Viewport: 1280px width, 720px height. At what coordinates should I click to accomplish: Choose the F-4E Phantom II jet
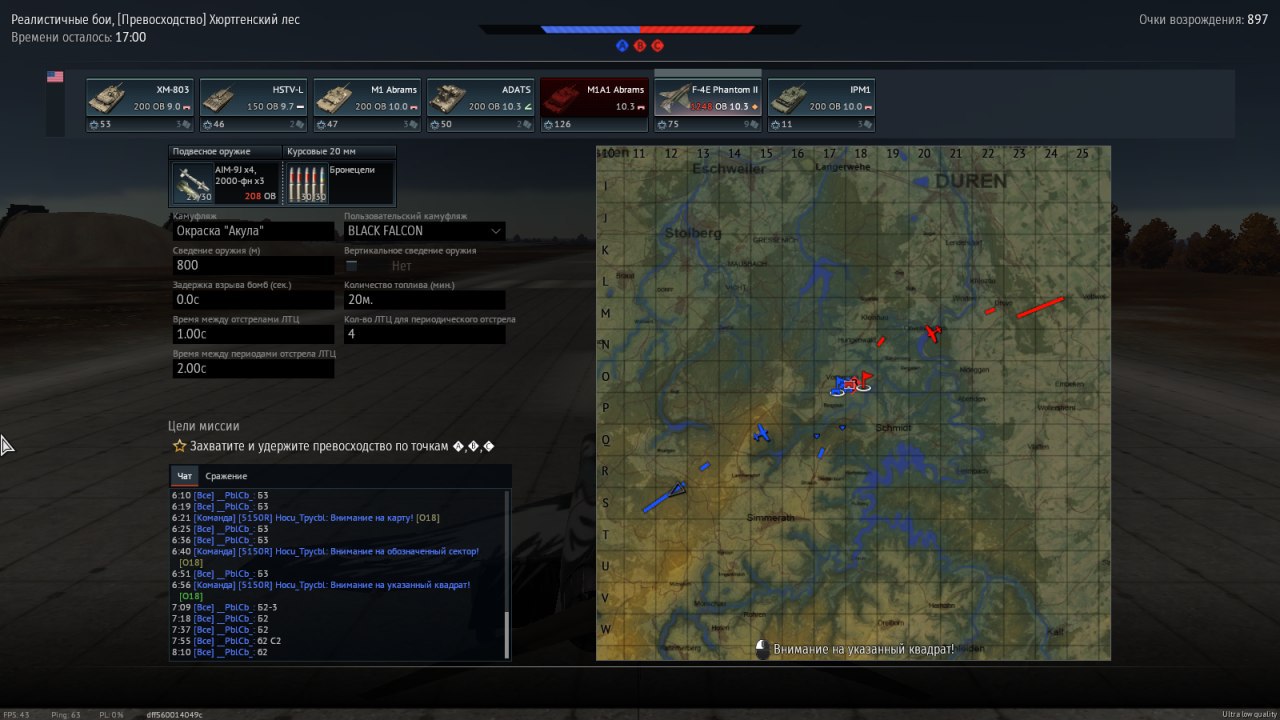(708, 105)
